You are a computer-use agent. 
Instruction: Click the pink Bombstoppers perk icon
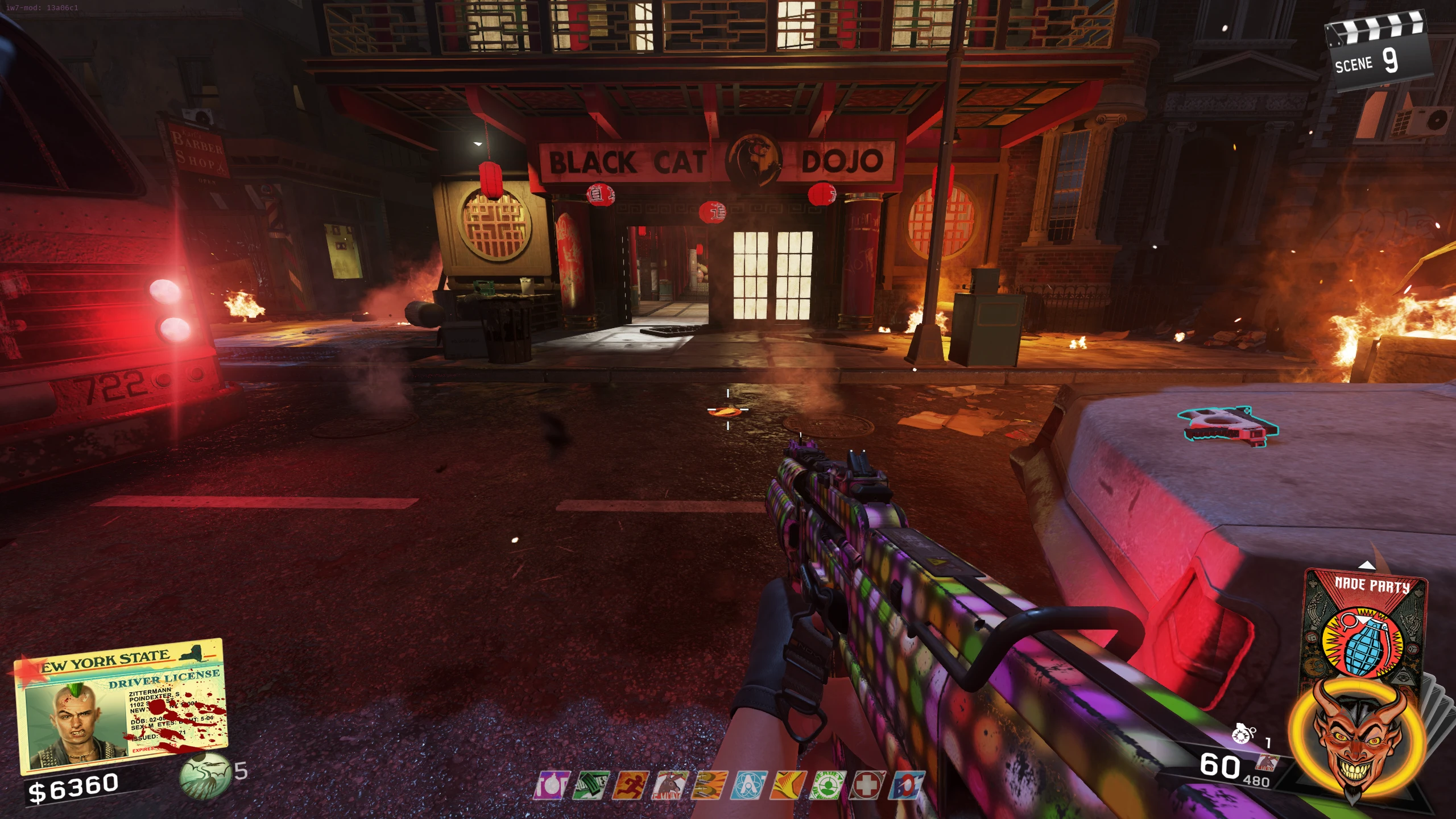551,785
